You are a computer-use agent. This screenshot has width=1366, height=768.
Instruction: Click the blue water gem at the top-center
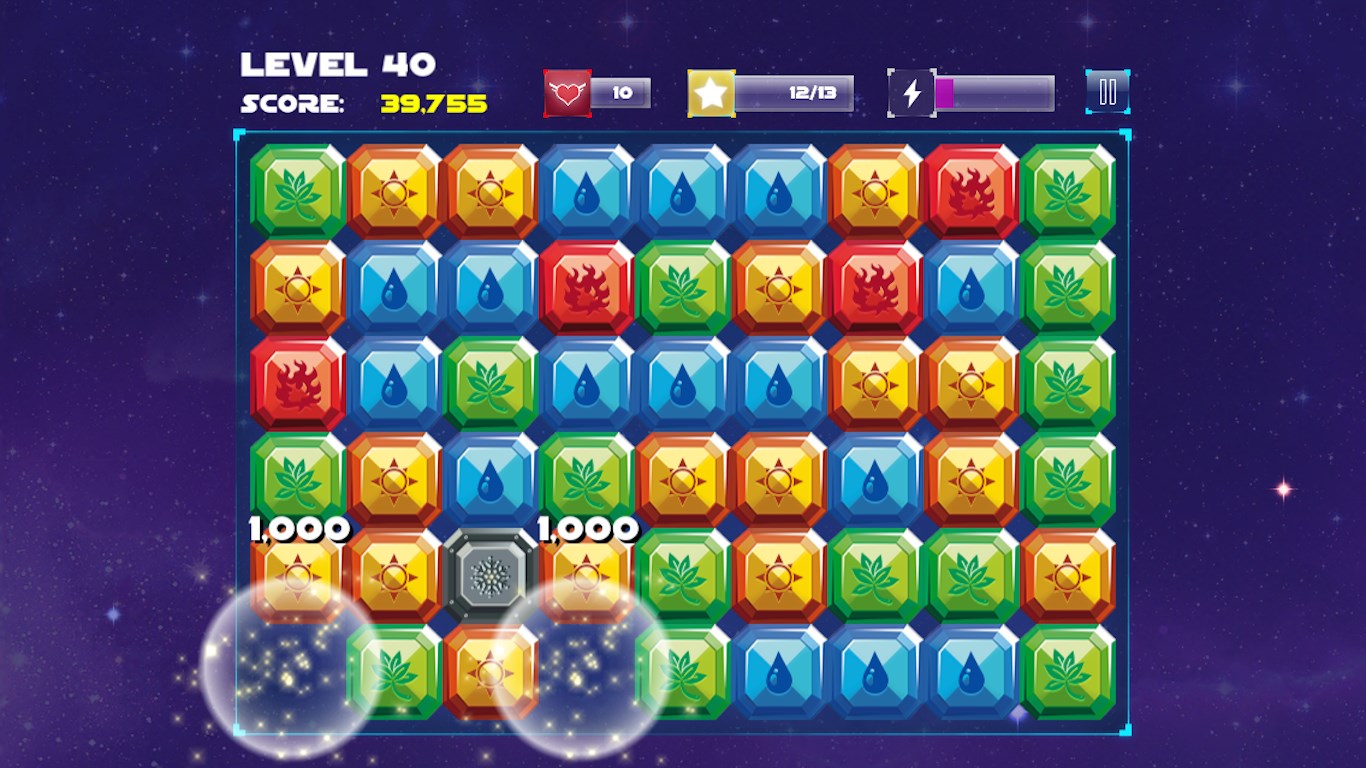pyautogui.click(x=681, y=190)
